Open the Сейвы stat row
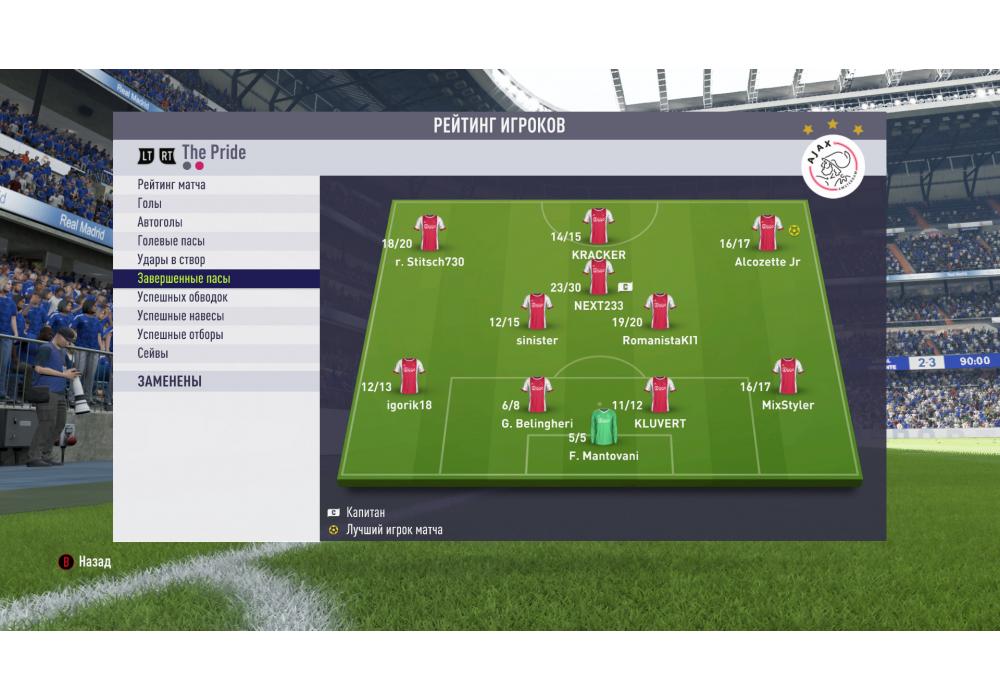The height and width of the screenshot is (700, 1000). coord(215,353)
